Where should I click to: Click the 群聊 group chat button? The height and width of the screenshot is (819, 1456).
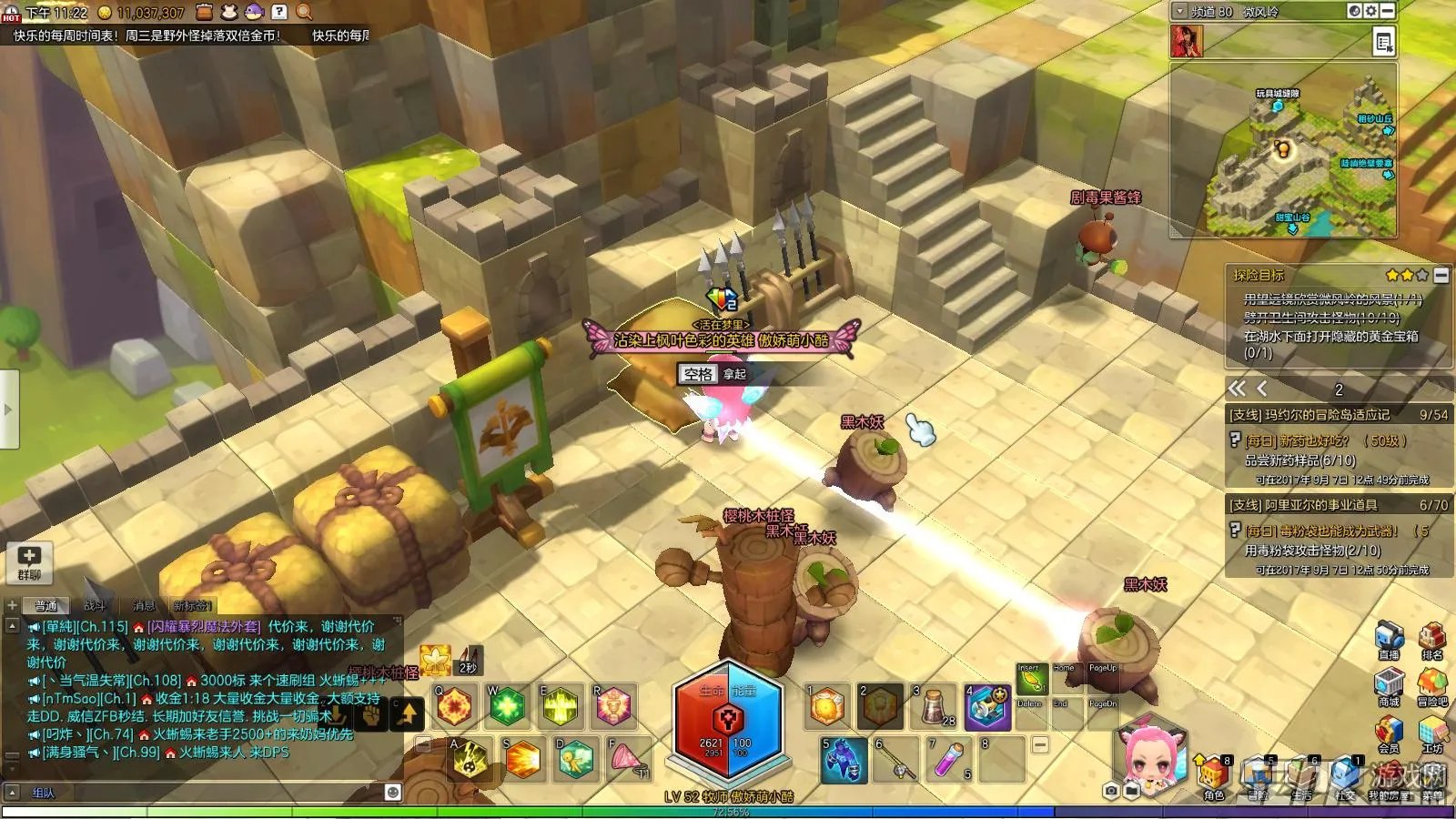click(x=29, y=561)
